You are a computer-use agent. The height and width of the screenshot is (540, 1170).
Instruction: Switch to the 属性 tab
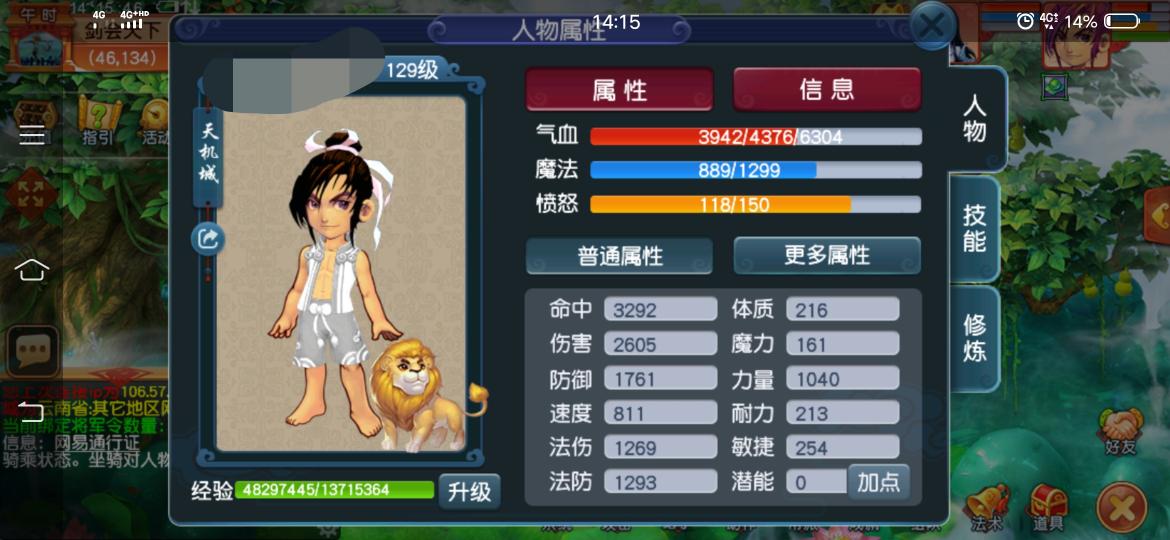click(619, 90)
